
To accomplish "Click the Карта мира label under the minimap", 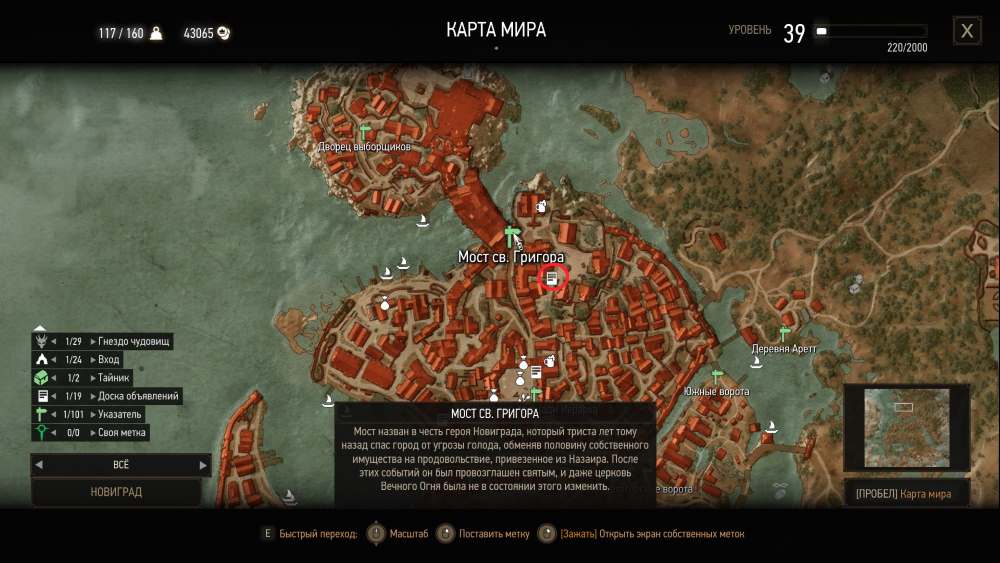I will (x=925, y=494).
